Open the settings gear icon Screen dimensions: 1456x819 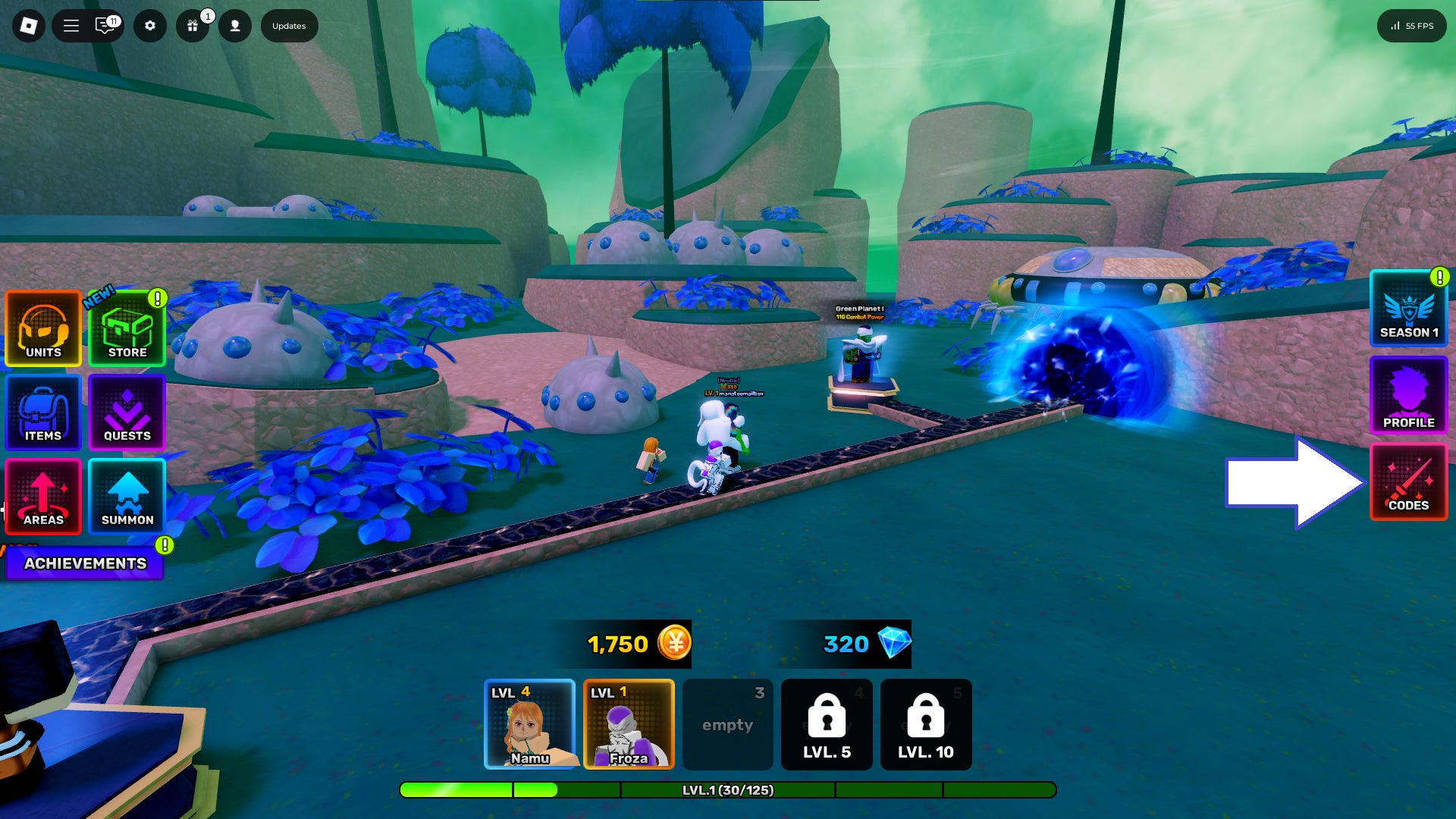pos(150,26)
